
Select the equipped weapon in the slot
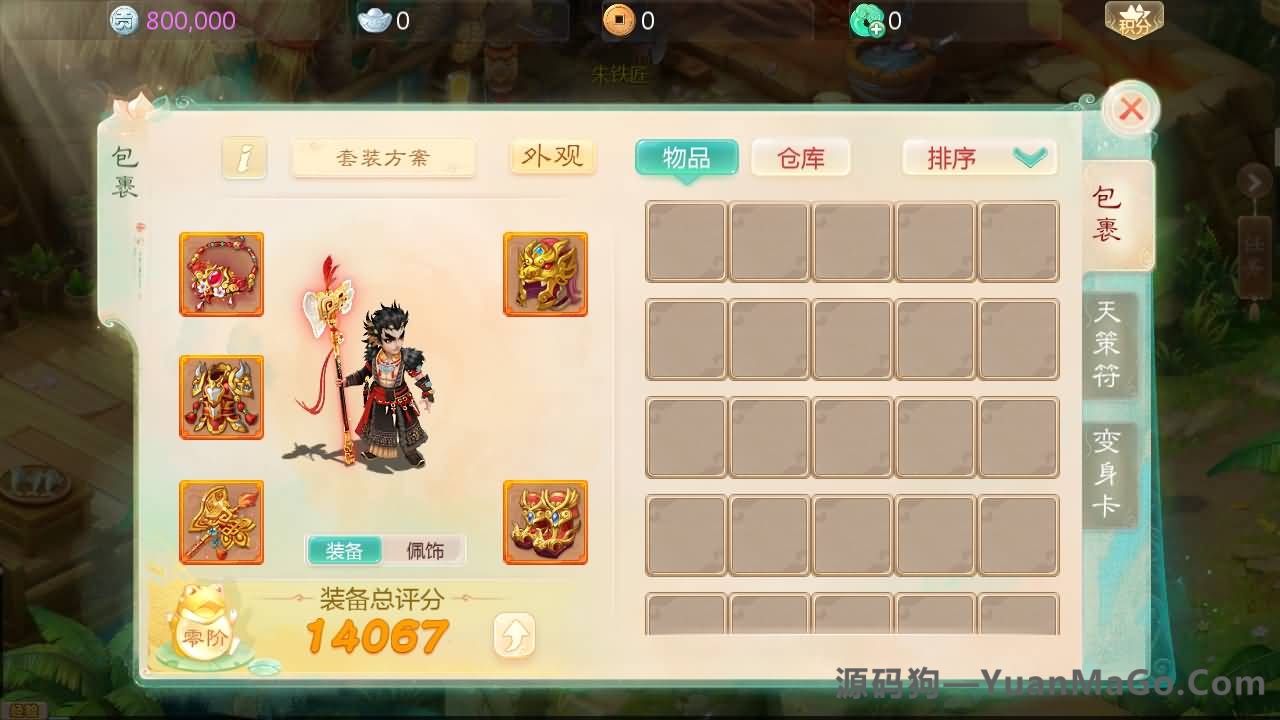221,522
